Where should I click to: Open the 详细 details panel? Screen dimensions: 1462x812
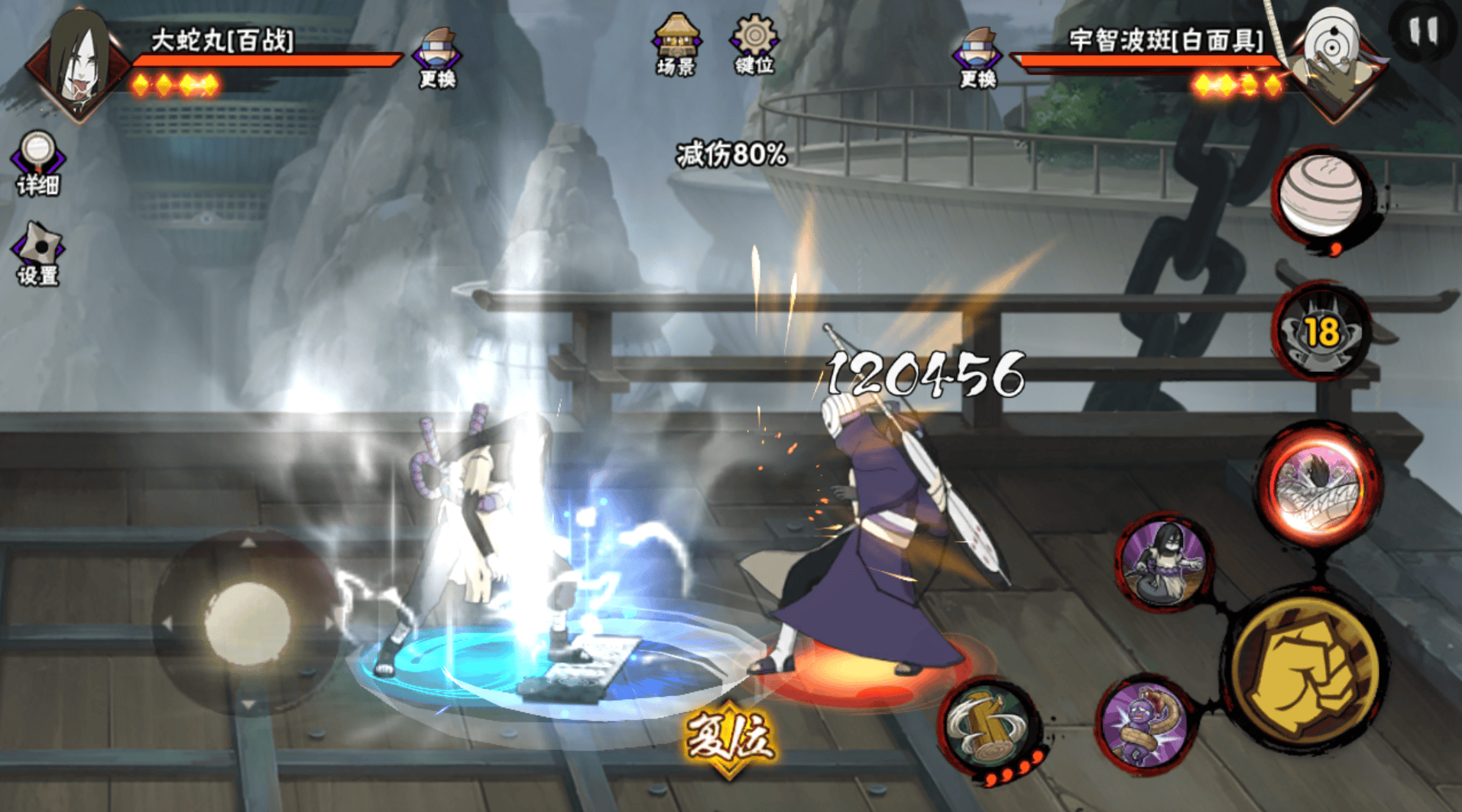[x=37, y=162]
